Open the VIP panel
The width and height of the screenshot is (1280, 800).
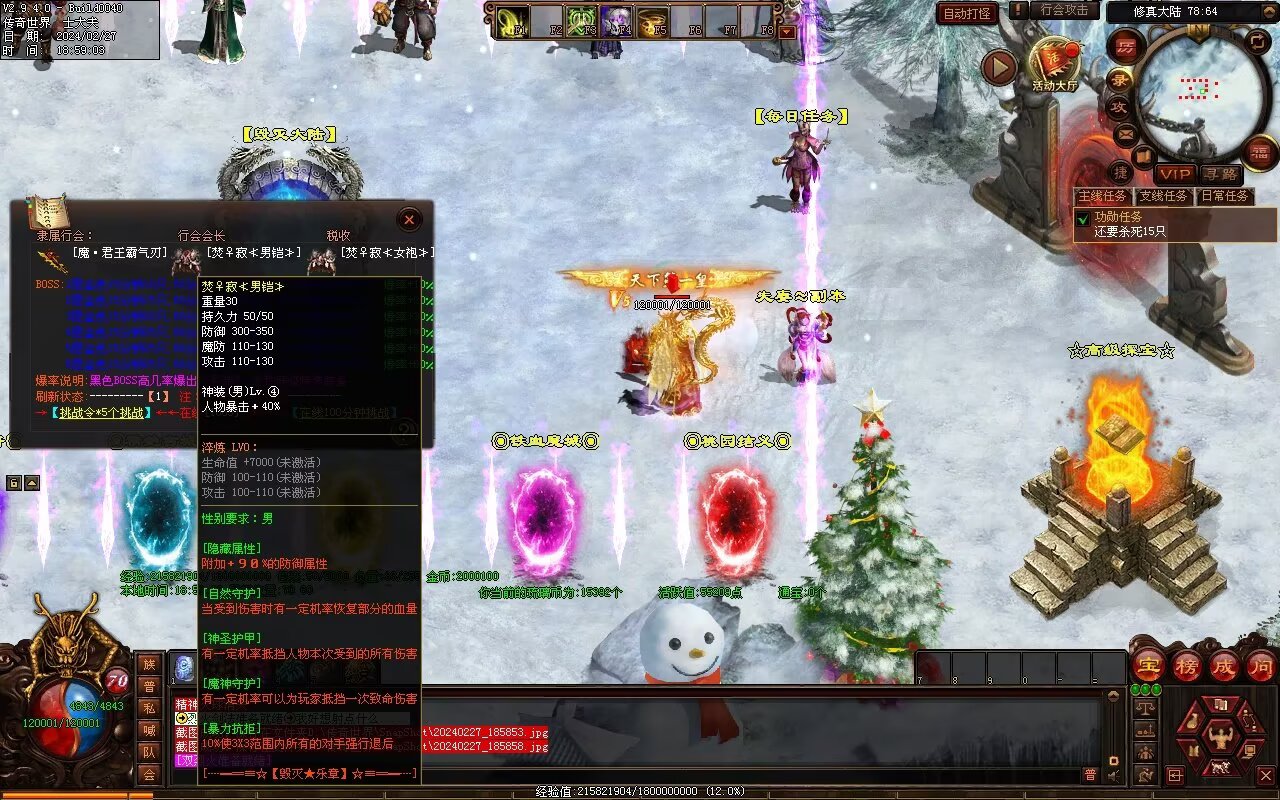(x=1175, y=174)
